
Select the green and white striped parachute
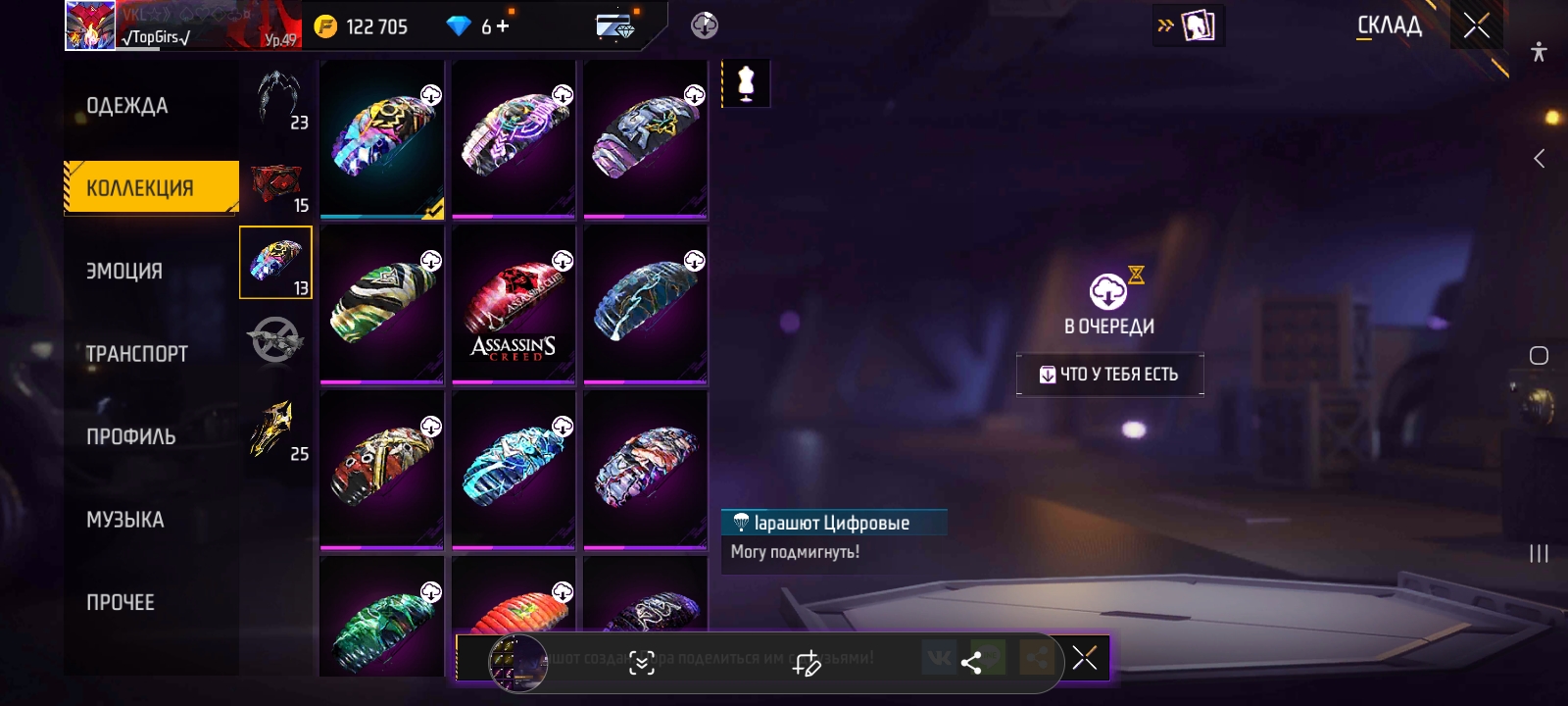(x=381, y=304)
